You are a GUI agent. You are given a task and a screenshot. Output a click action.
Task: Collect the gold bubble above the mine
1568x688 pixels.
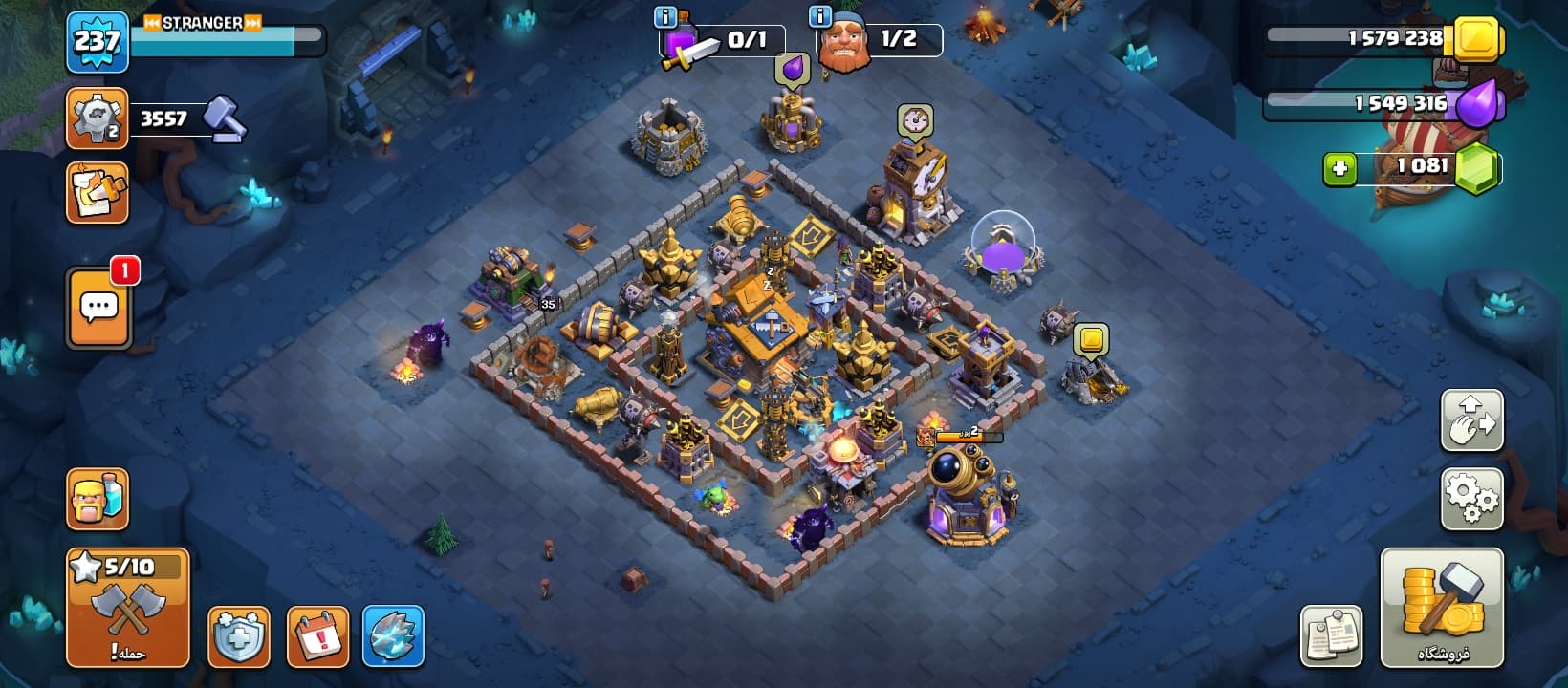(x=1091, y=339)
